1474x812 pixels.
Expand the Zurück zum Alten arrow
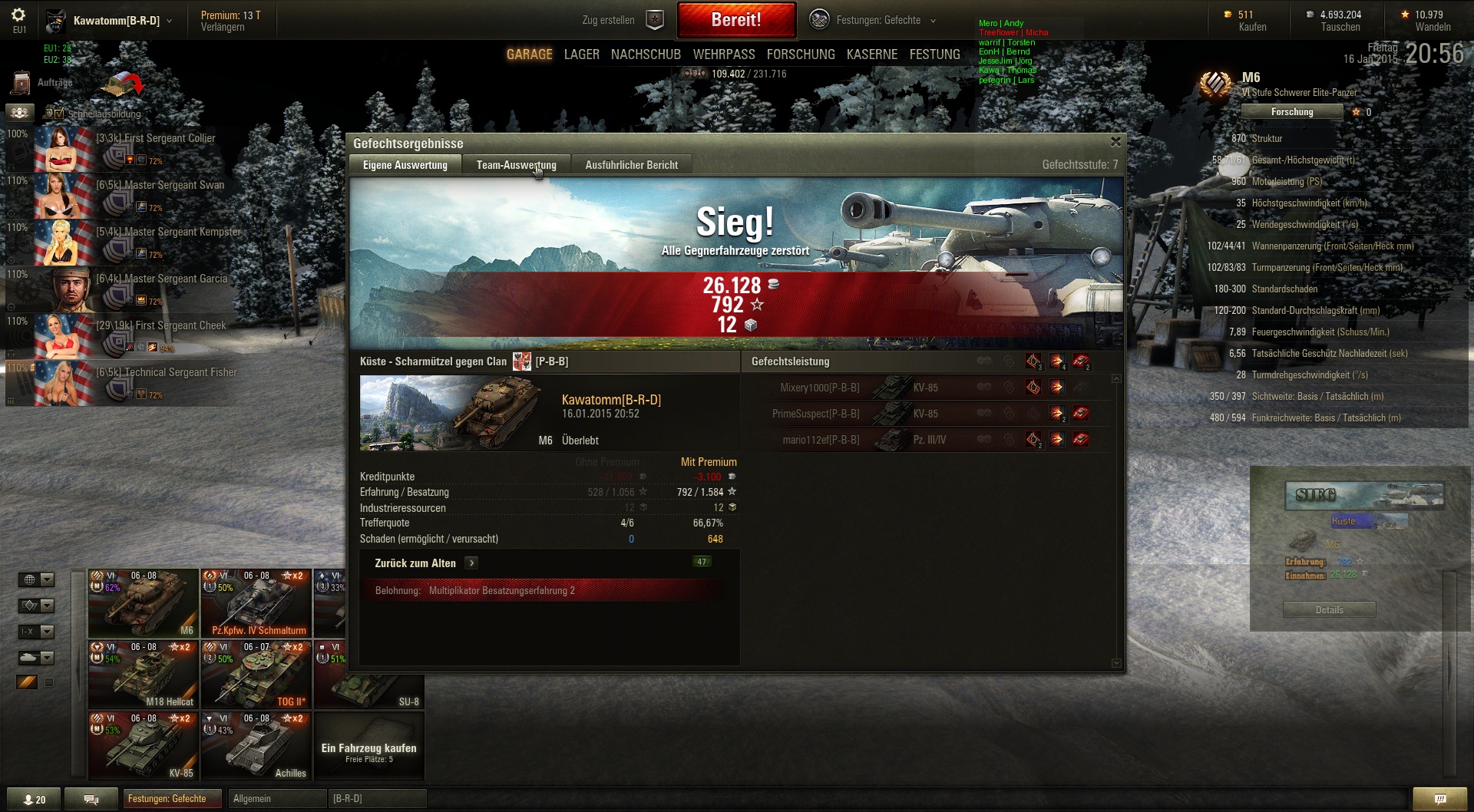coord(471,563)
